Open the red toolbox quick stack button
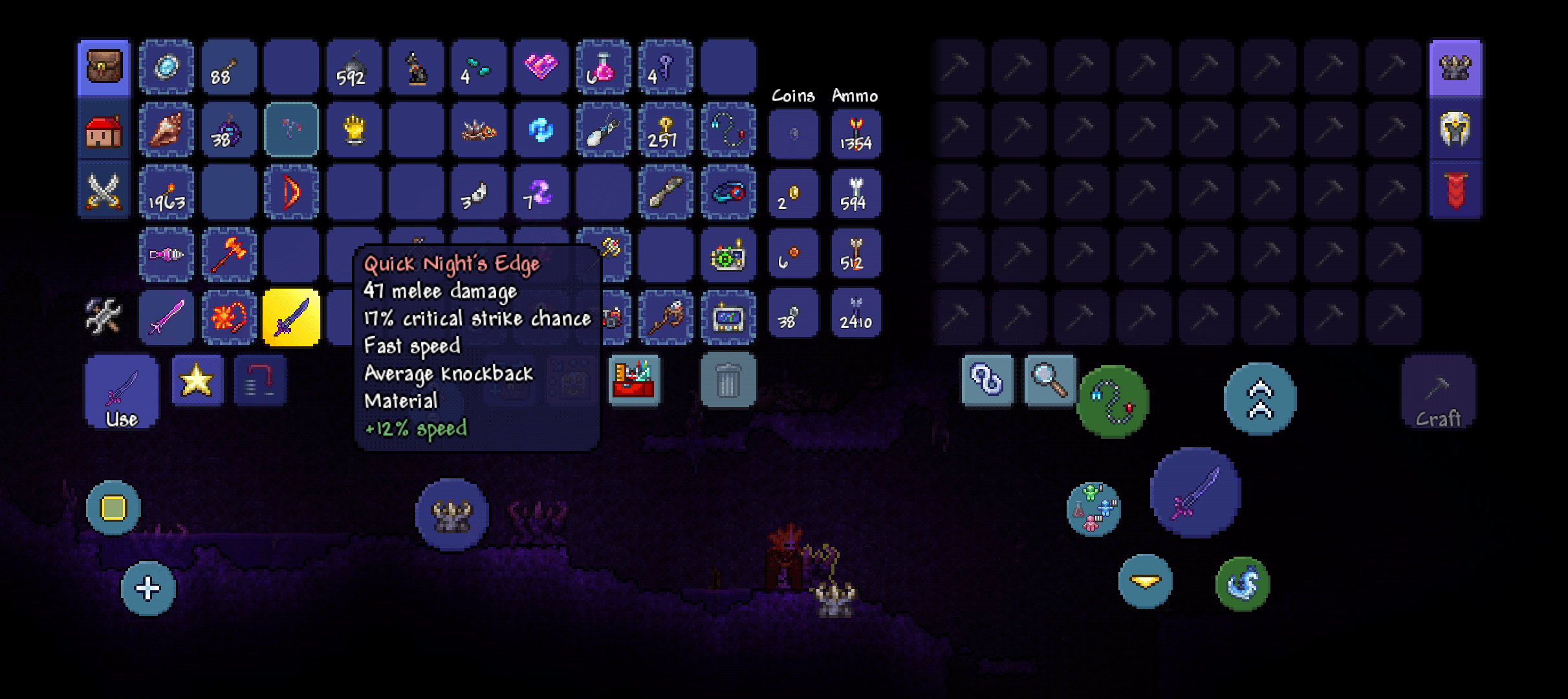 coord(634,381)
